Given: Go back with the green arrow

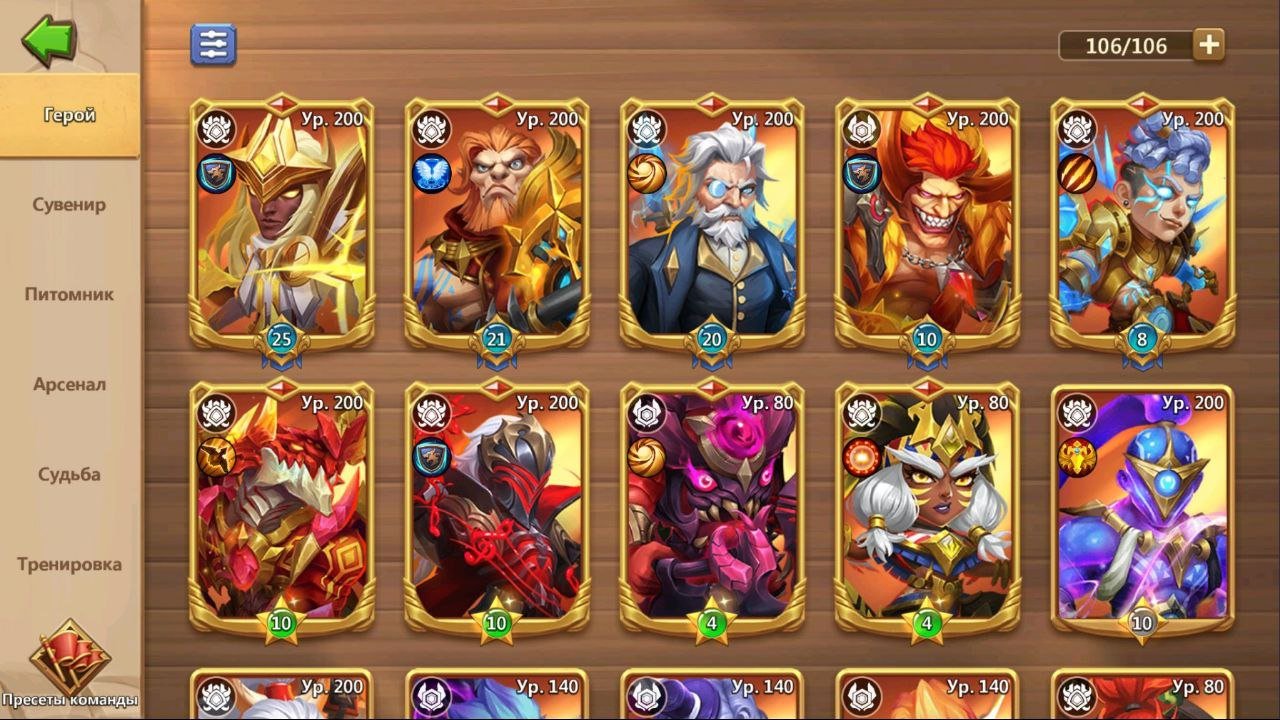Looking at the screenshot, I should (x=48, y=40).
